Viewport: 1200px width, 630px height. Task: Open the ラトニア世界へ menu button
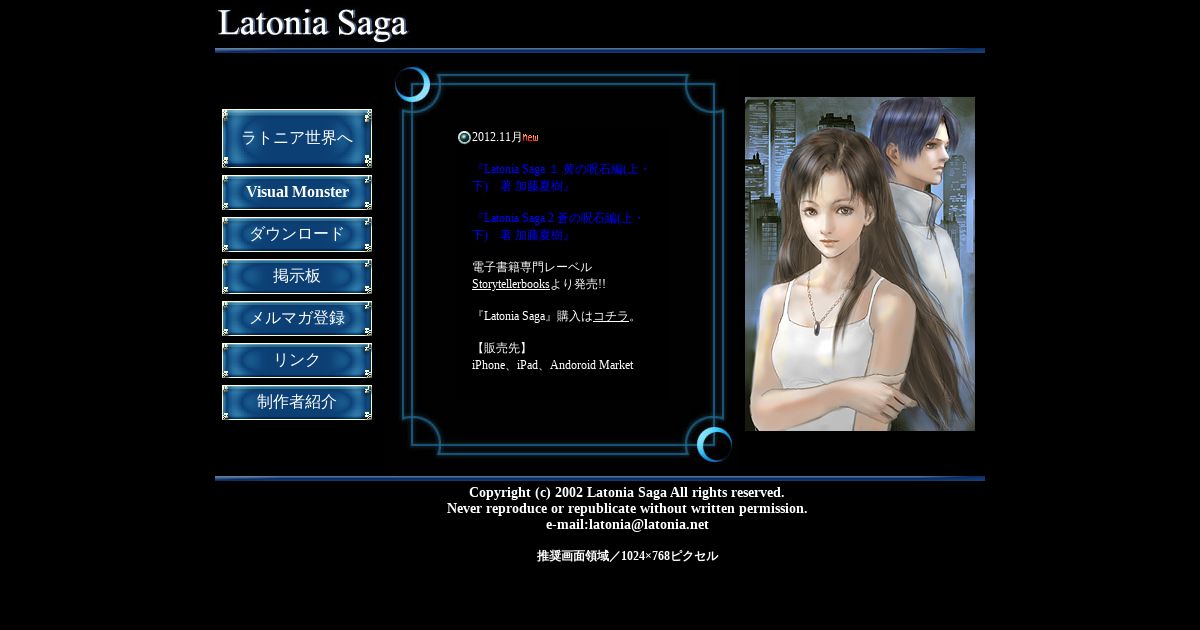click(297, 138)
